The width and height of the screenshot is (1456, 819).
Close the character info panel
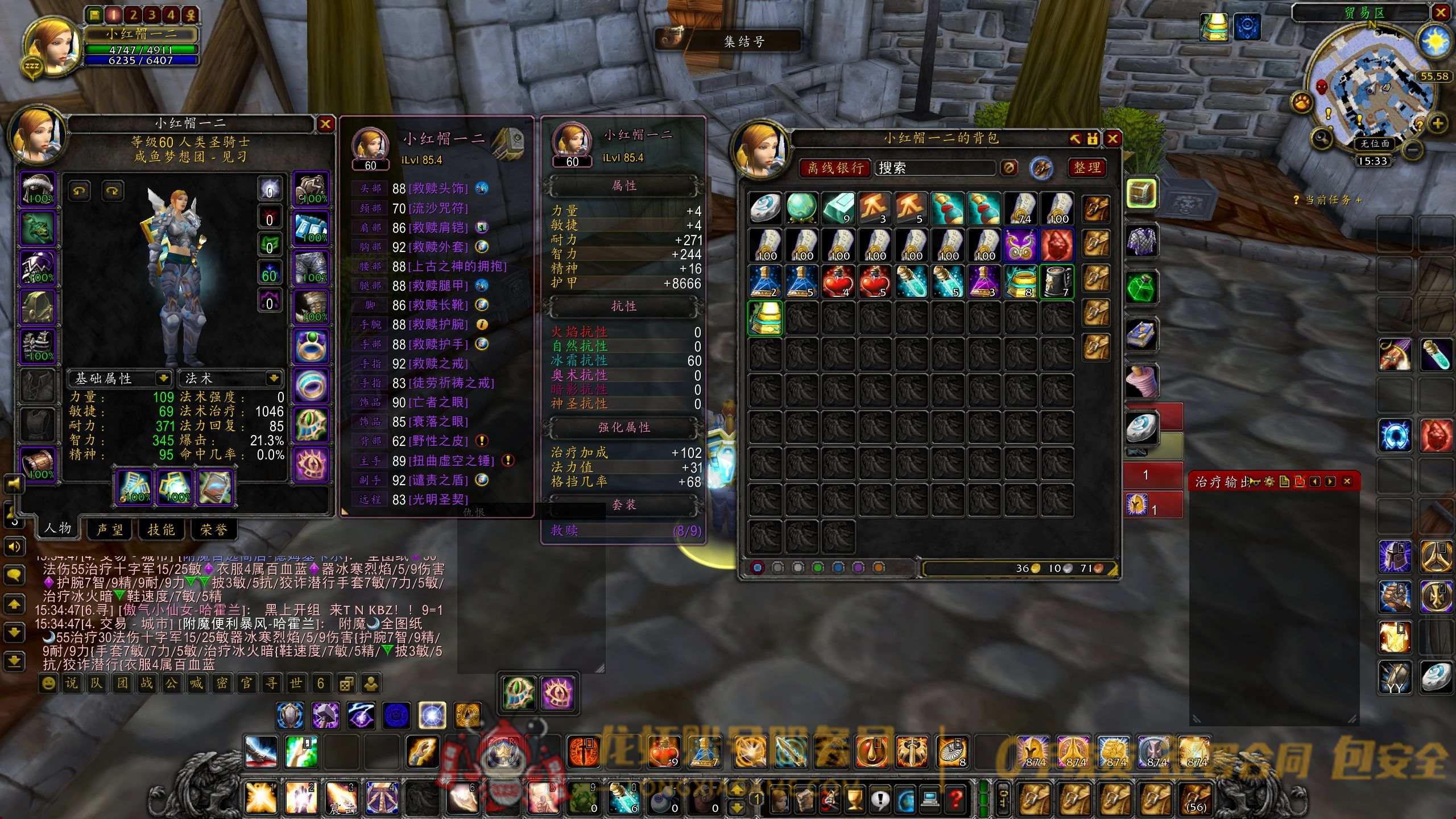[325, 124]
